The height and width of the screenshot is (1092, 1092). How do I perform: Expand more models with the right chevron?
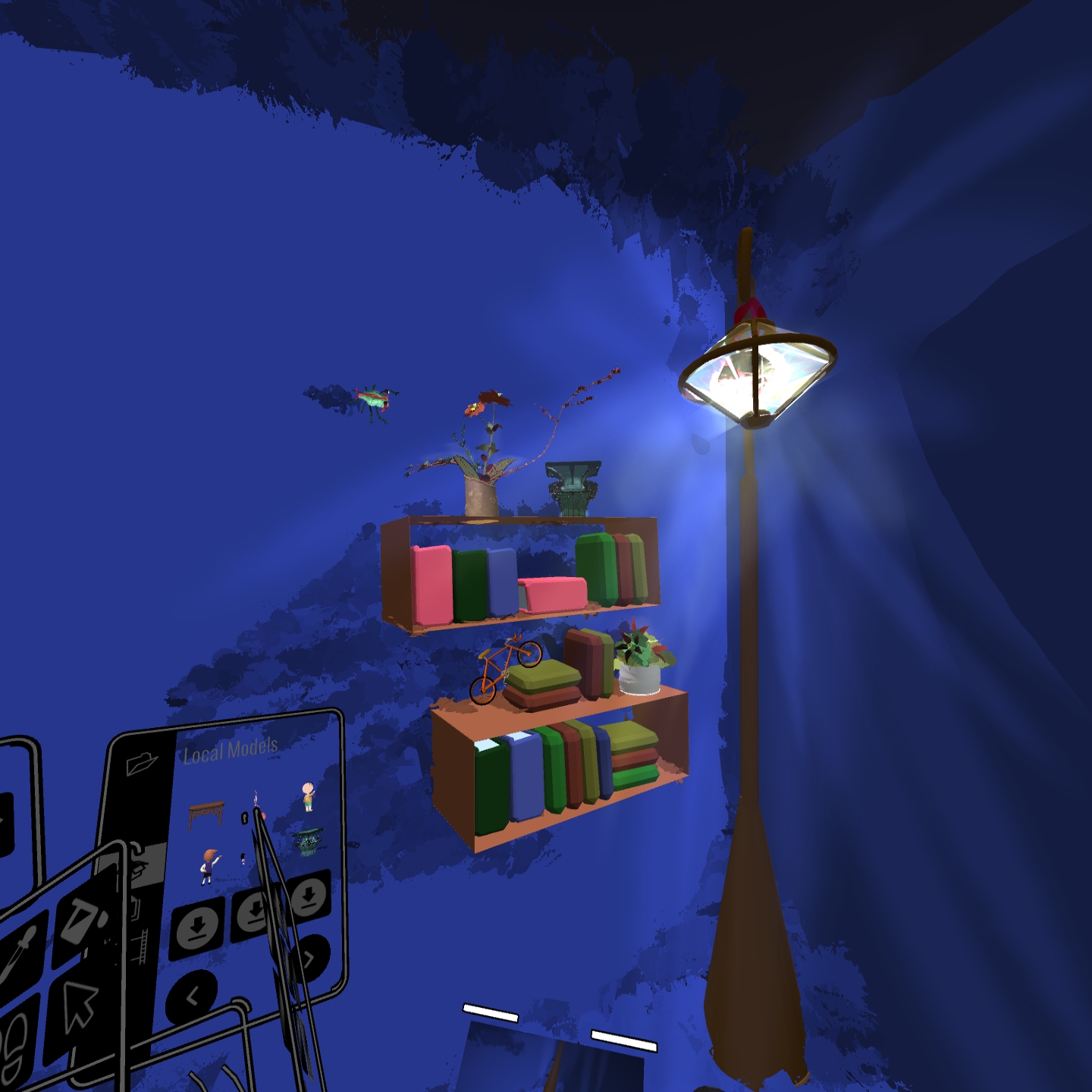(x=309, y=957)
